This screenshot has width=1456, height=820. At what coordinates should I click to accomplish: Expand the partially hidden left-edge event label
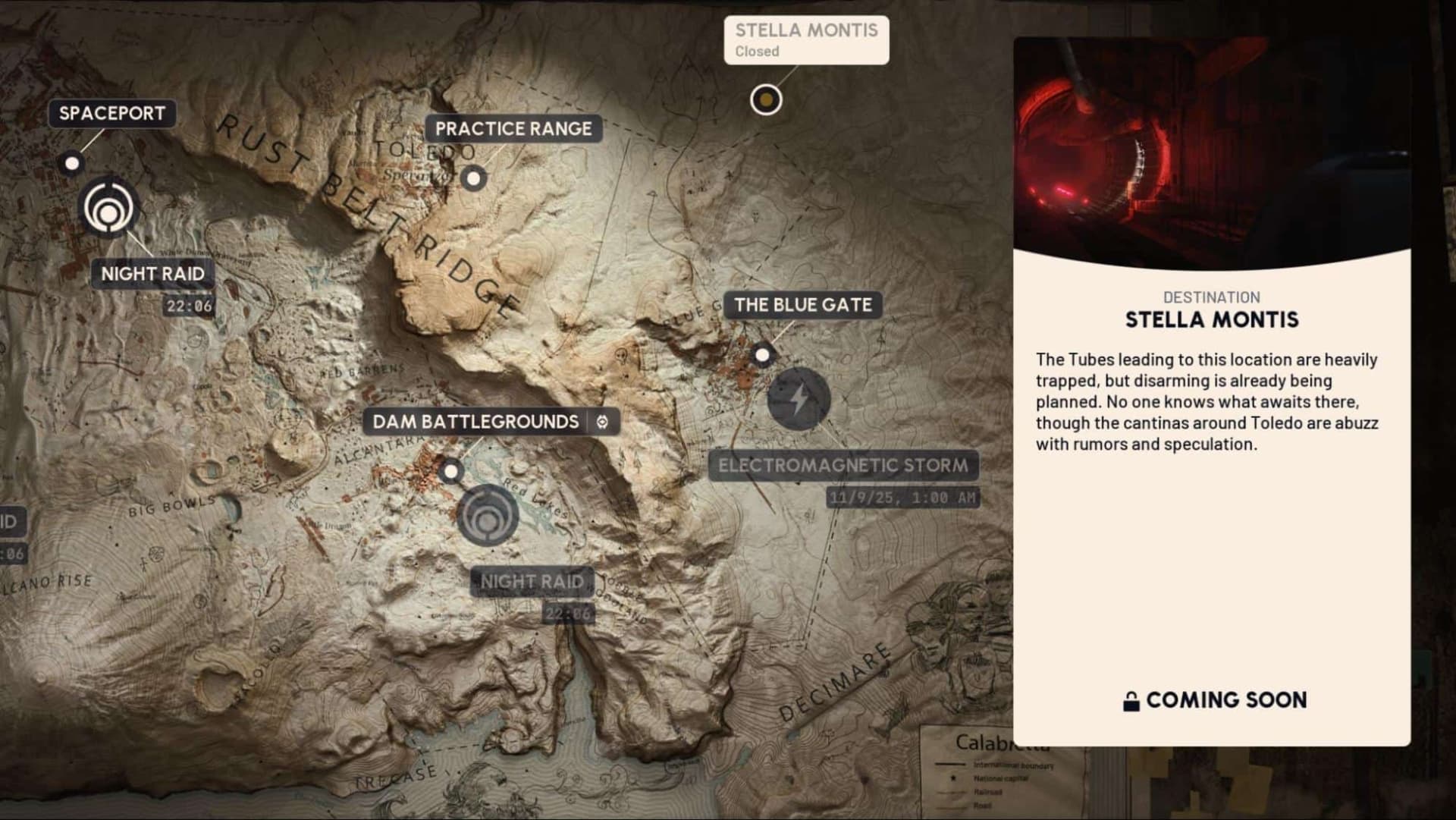(11, 521)
